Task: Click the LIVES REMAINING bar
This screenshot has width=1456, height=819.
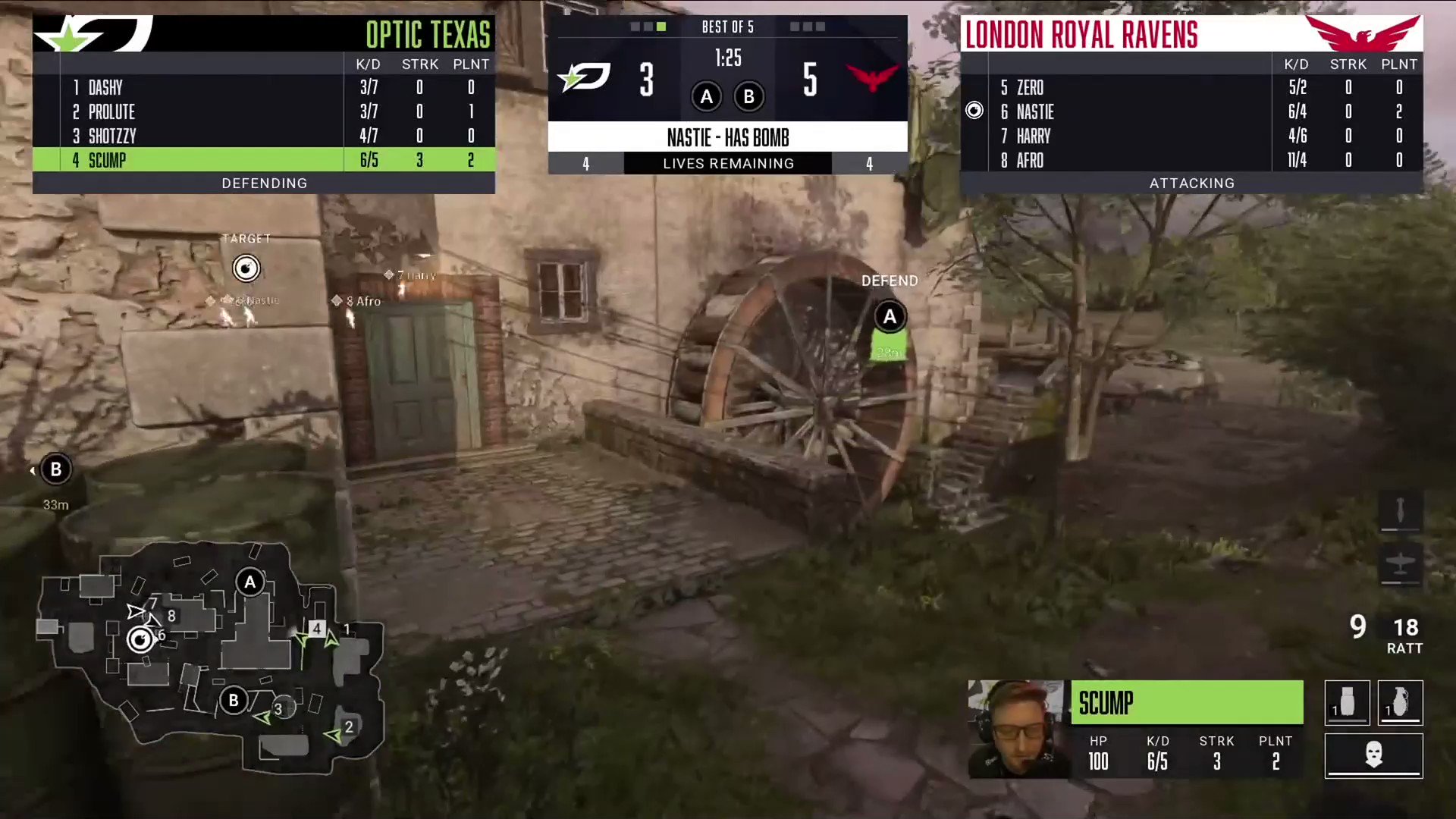Action: click(x=727, y=163)
